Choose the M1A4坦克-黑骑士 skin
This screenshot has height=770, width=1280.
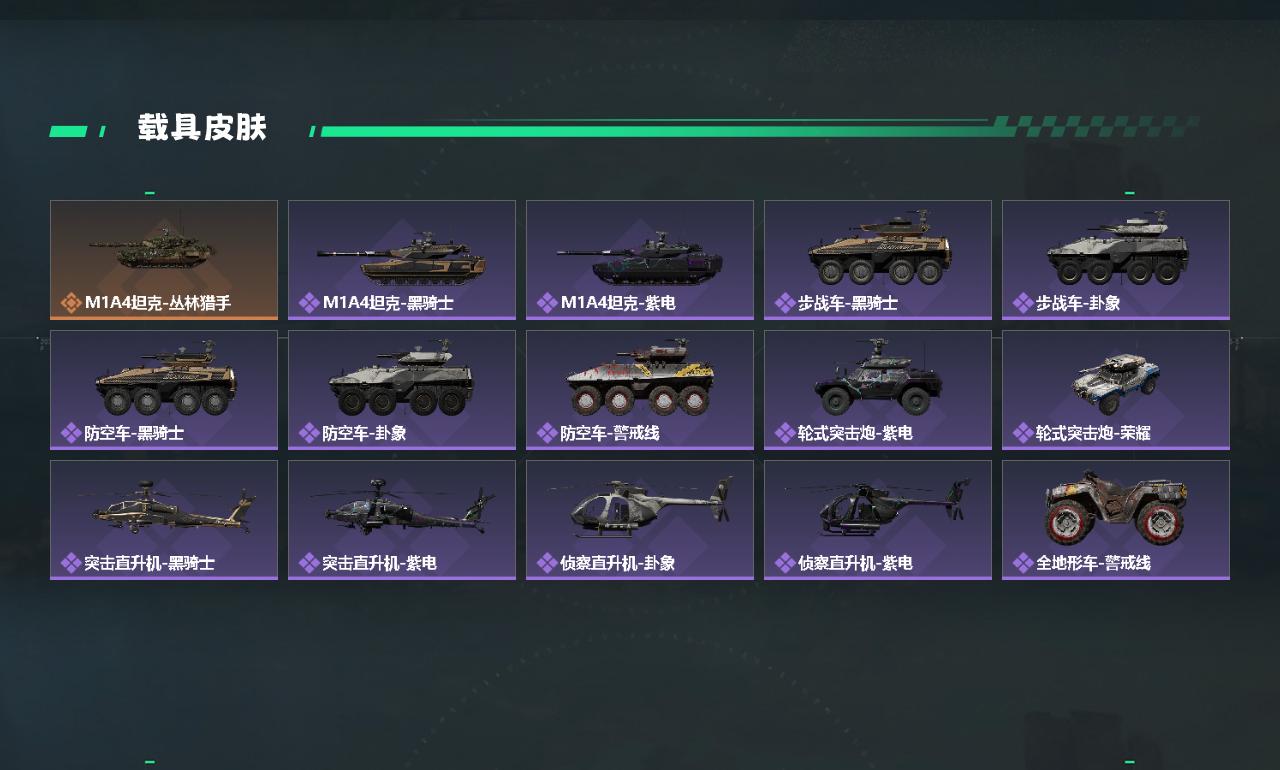tap(402, 260)
